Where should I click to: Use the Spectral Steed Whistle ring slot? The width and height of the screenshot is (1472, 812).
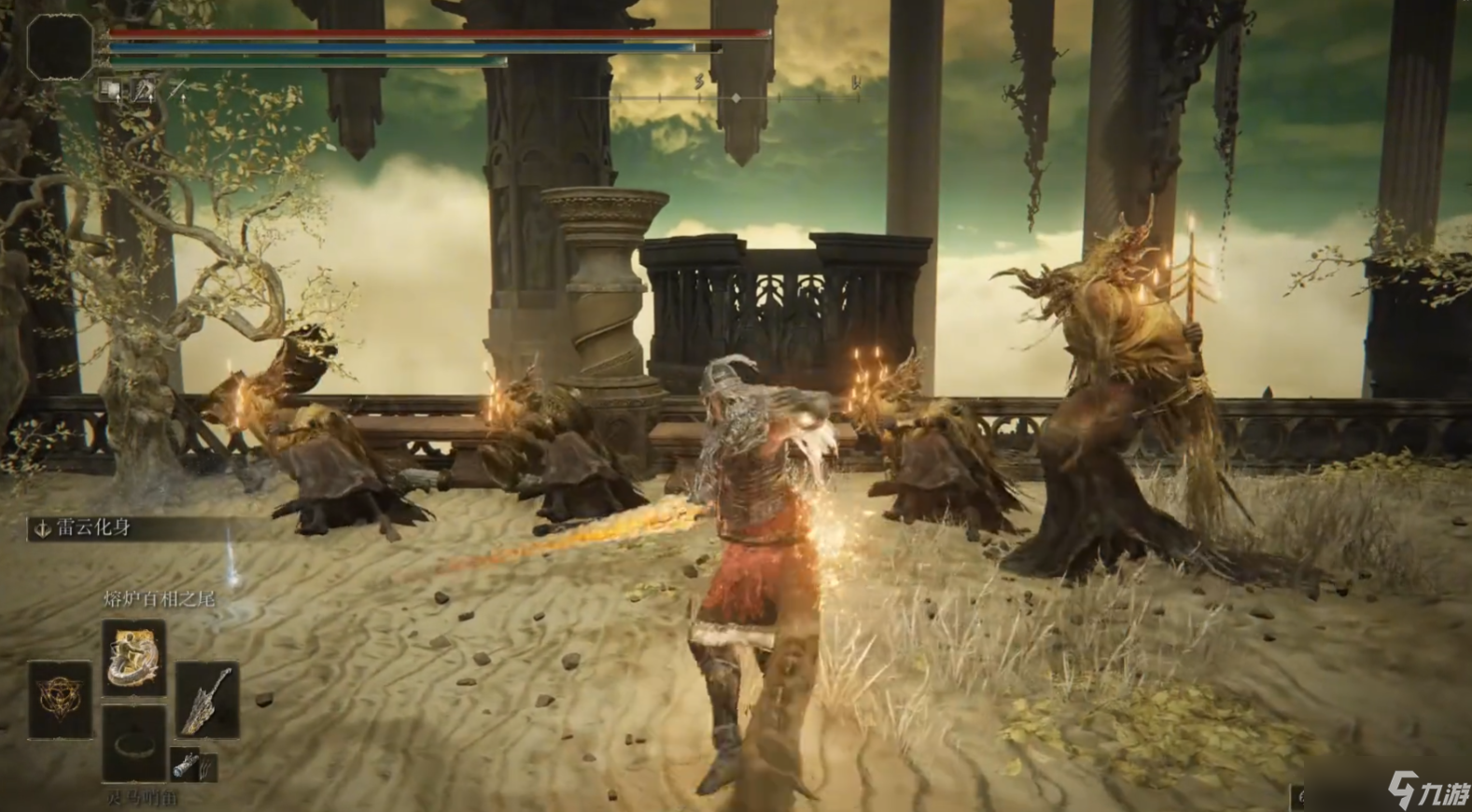[134, 743]
